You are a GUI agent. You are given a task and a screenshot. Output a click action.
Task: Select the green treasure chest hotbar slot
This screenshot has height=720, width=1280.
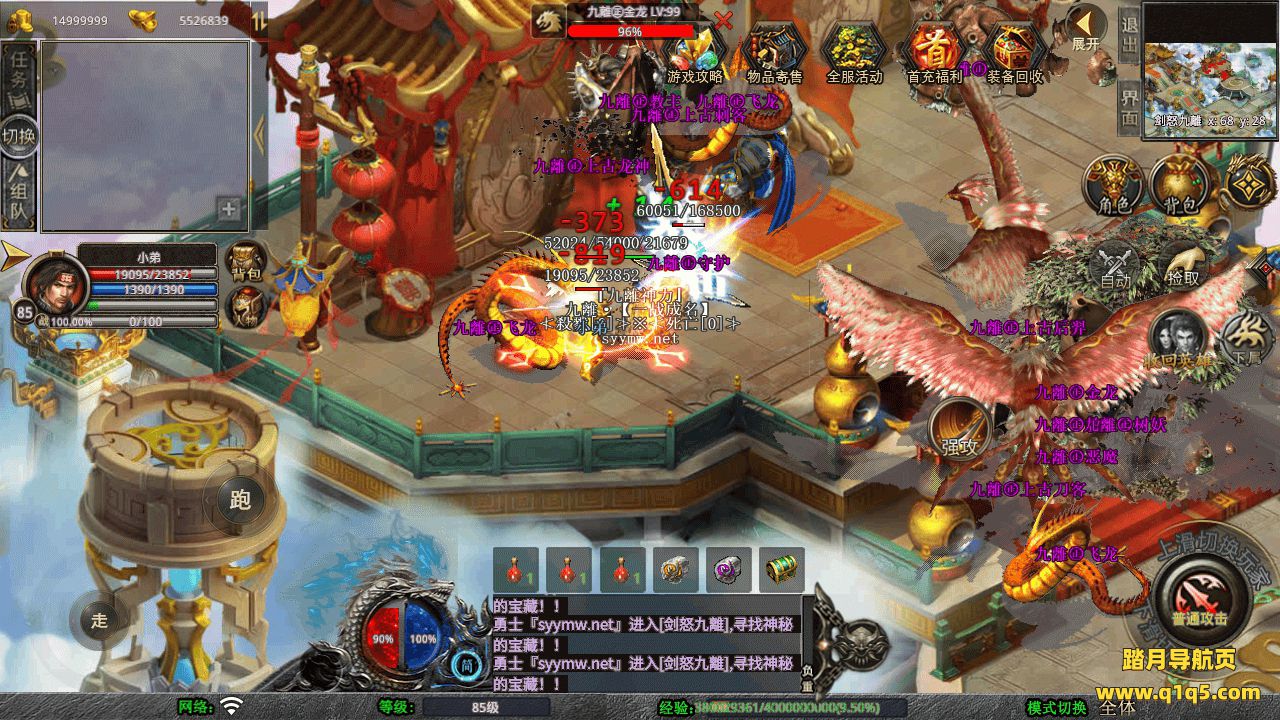pos(781,570)
